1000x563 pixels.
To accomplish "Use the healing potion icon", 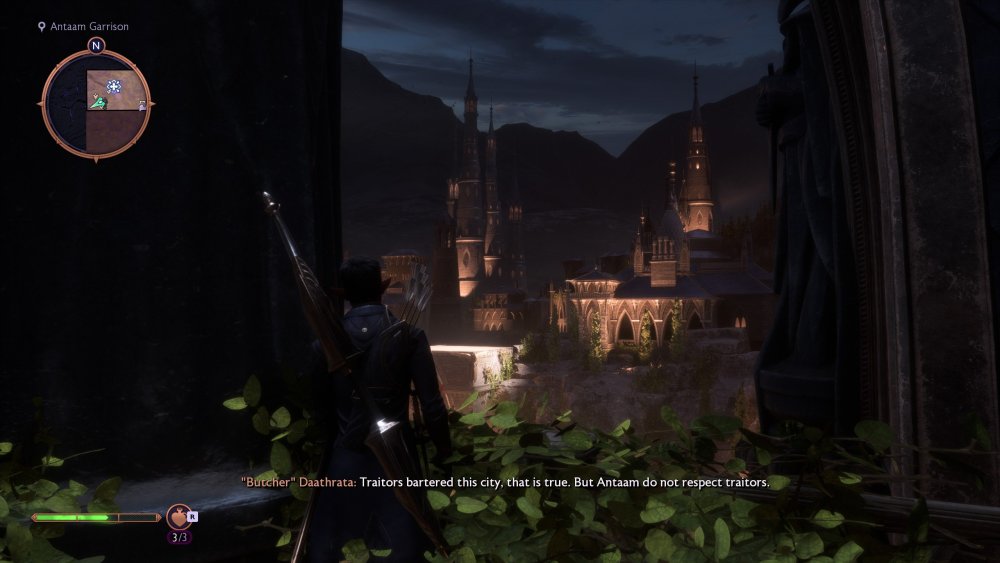I will coord(179,517).
